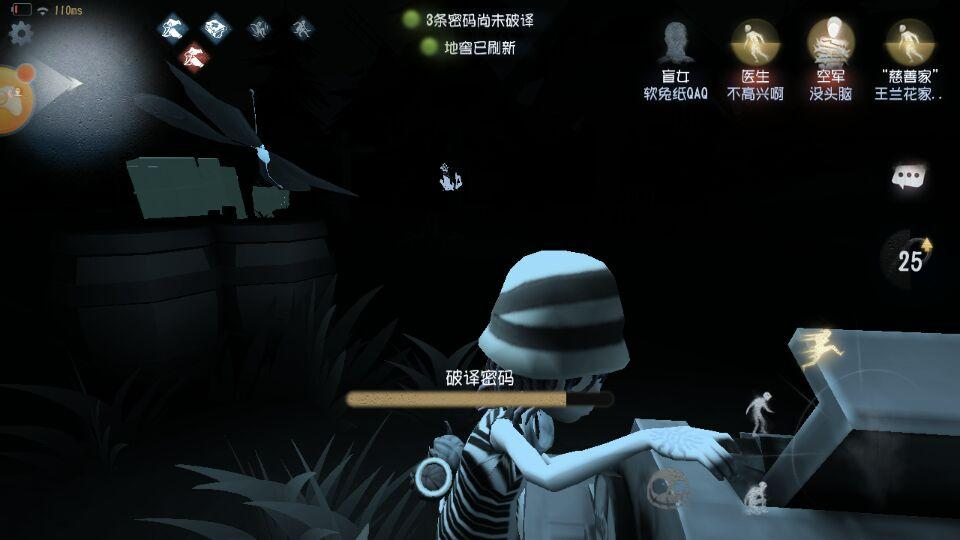Switch to the crouching posture icon
The height and width of the screenshot is (540, 960).
pos(755,496)
